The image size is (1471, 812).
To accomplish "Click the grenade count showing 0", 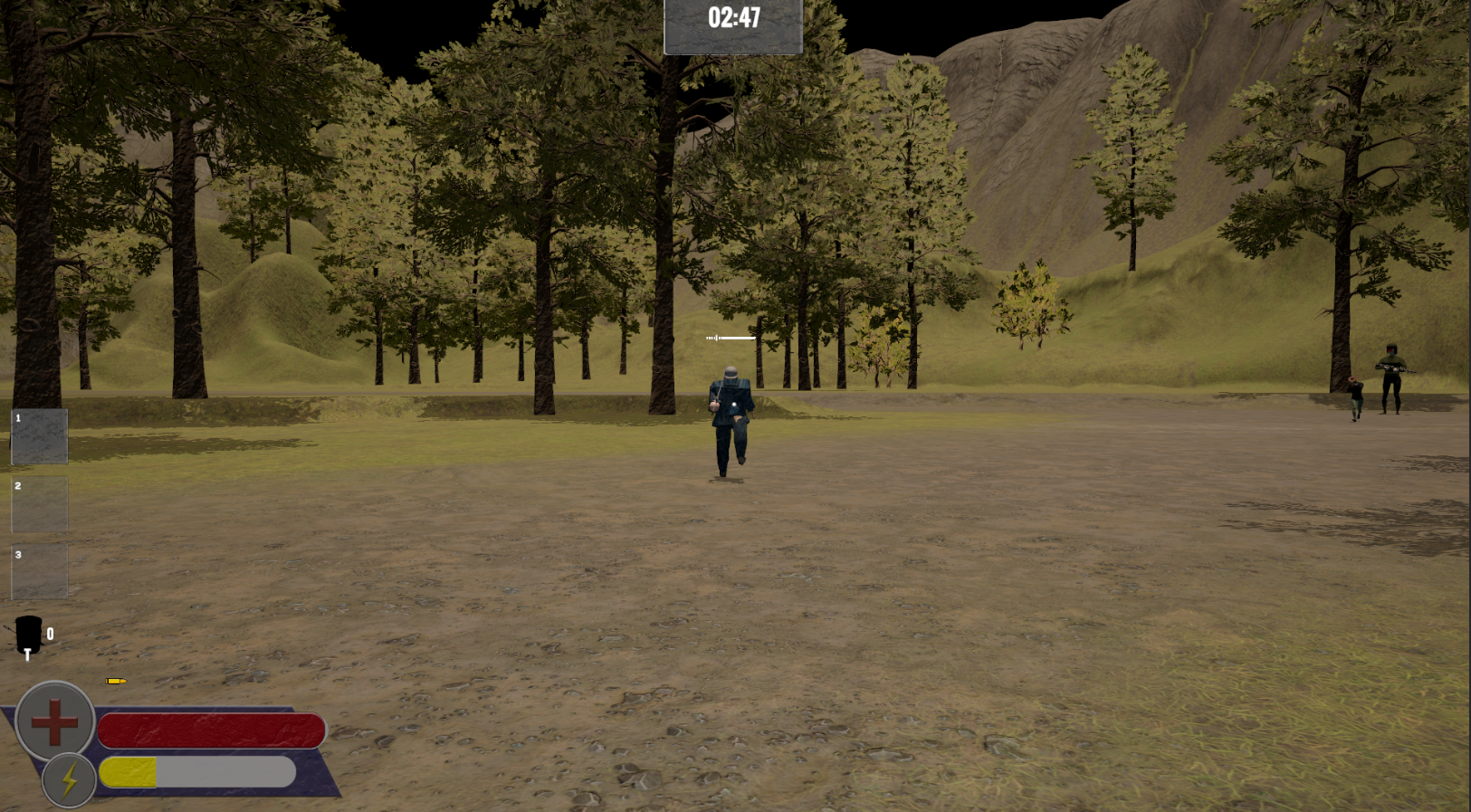I will coord(50,634).
